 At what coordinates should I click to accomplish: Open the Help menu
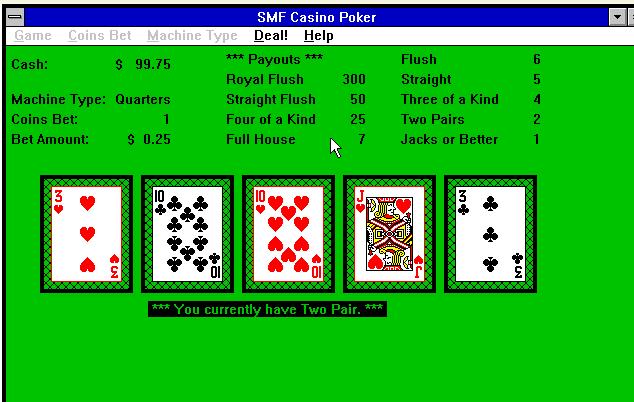coord(319,36)
